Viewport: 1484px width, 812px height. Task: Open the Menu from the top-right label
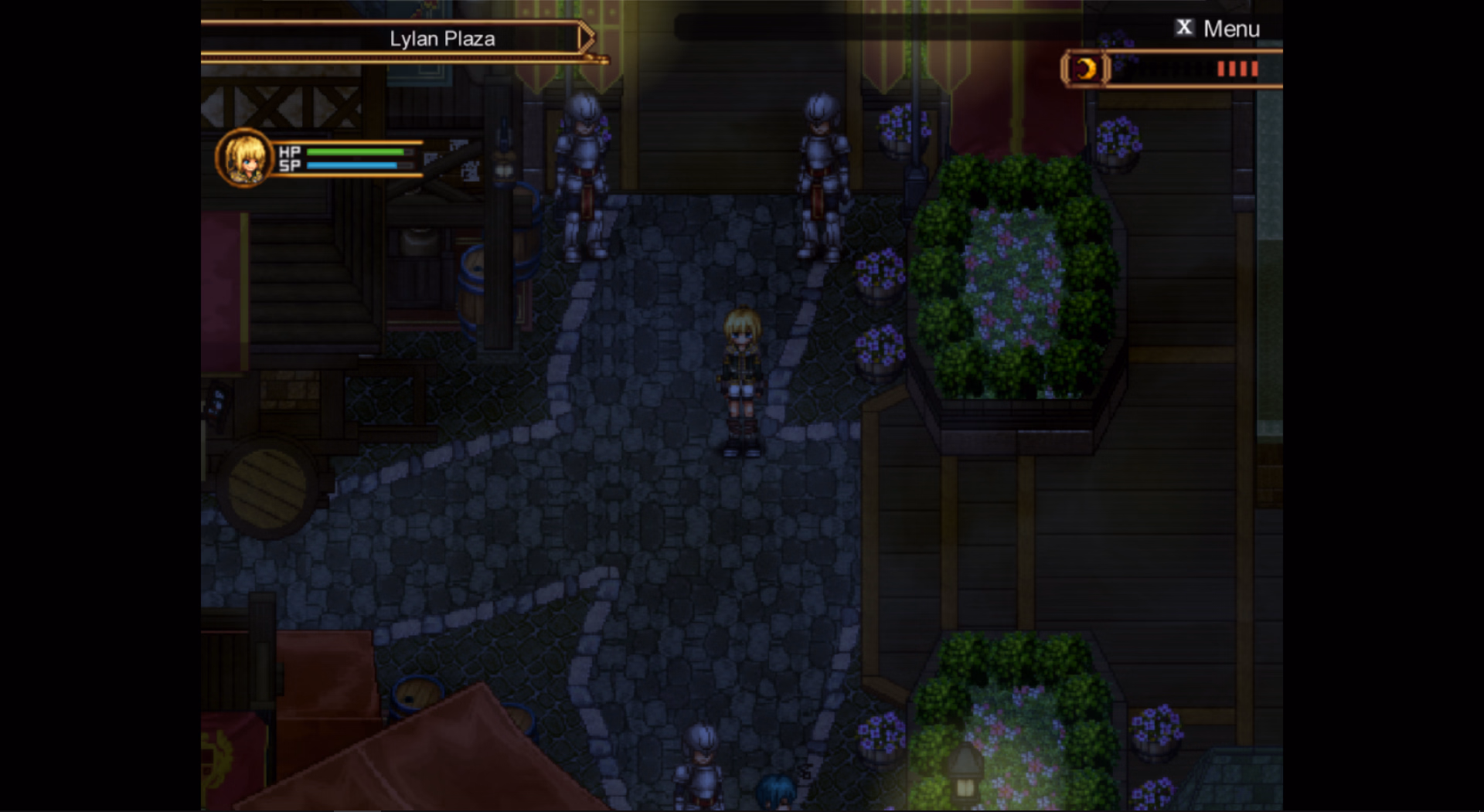[1232, 28]
